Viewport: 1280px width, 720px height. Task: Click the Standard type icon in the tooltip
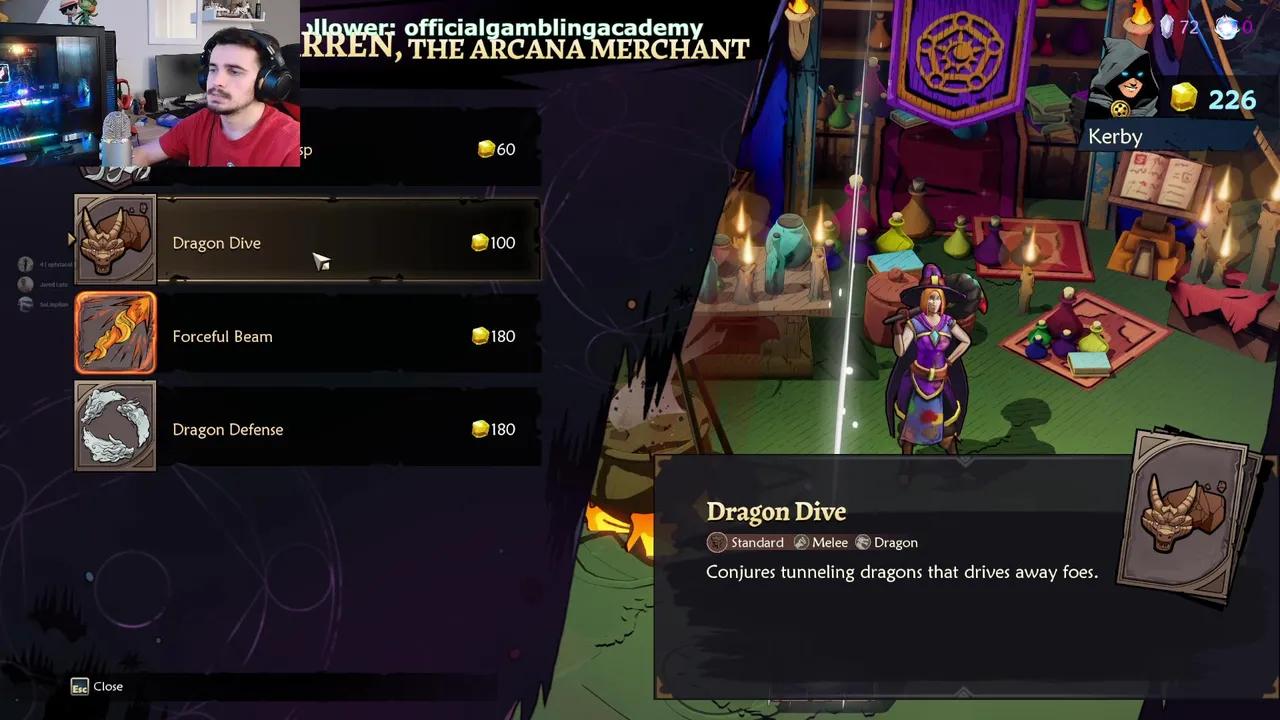tap(717, 542)
